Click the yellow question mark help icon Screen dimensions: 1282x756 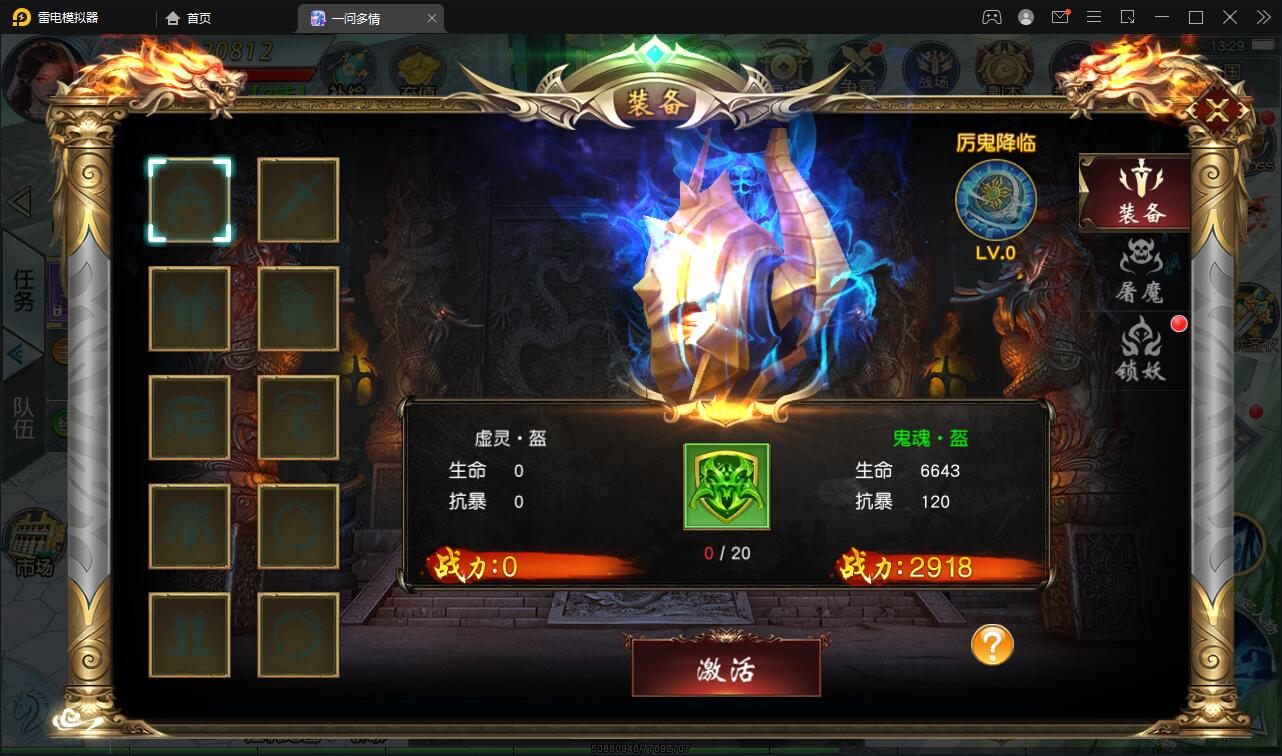(x=990, y=646)
